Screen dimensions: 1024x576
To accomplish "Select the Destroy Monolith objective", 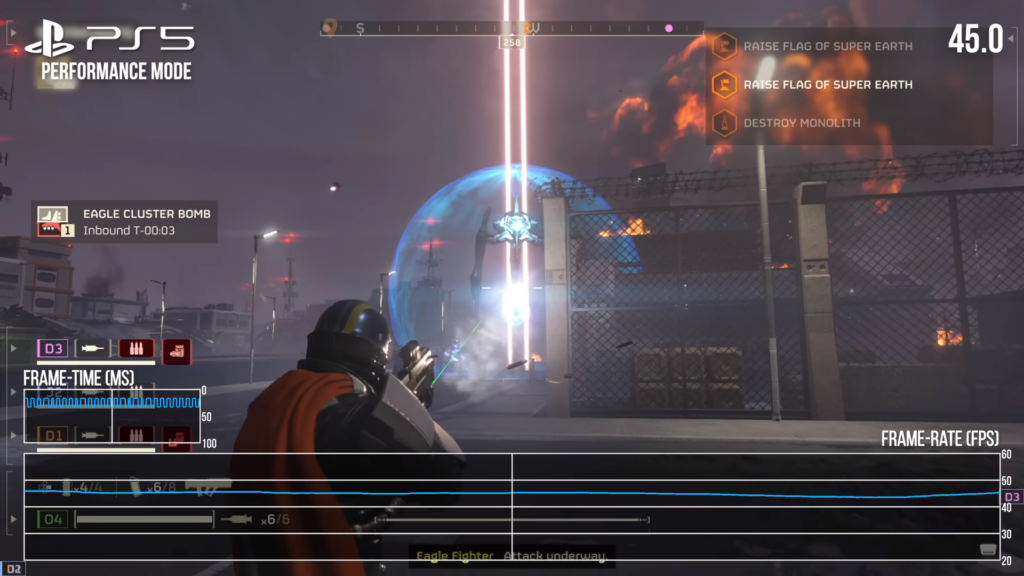I will click(802, 123).
